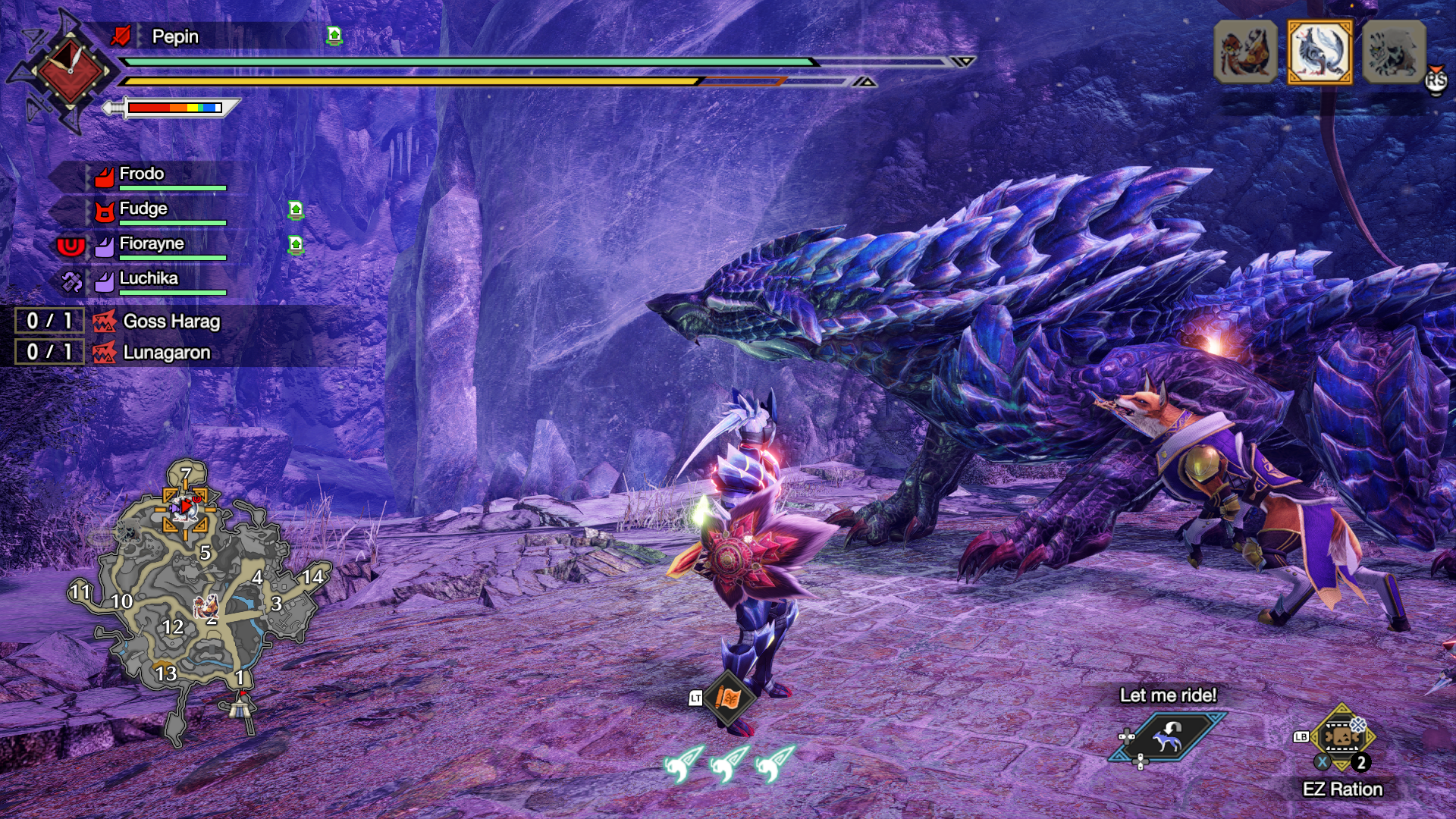
Task: Click the quest timer clock emblem
Action: 70,70
